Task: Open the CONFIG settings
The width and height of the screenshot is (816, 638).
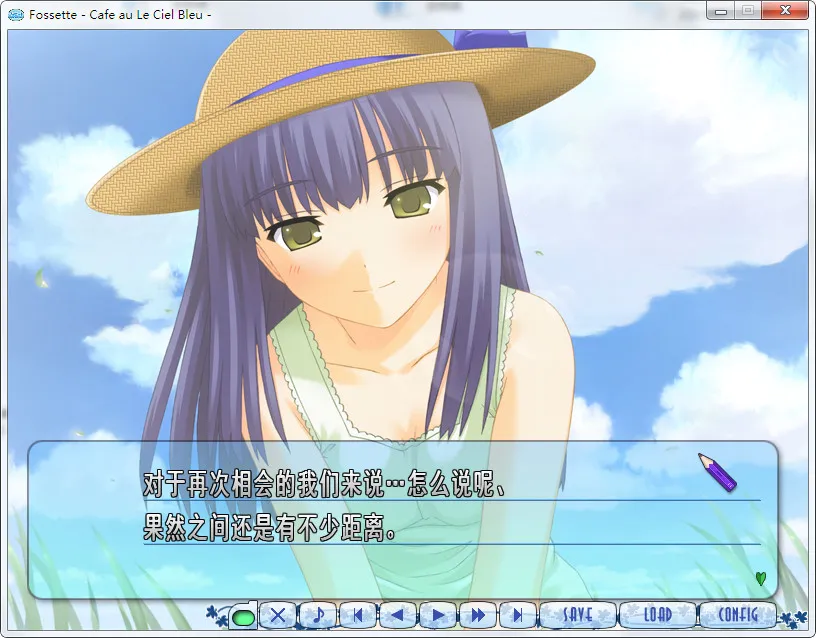Action: 738,615
